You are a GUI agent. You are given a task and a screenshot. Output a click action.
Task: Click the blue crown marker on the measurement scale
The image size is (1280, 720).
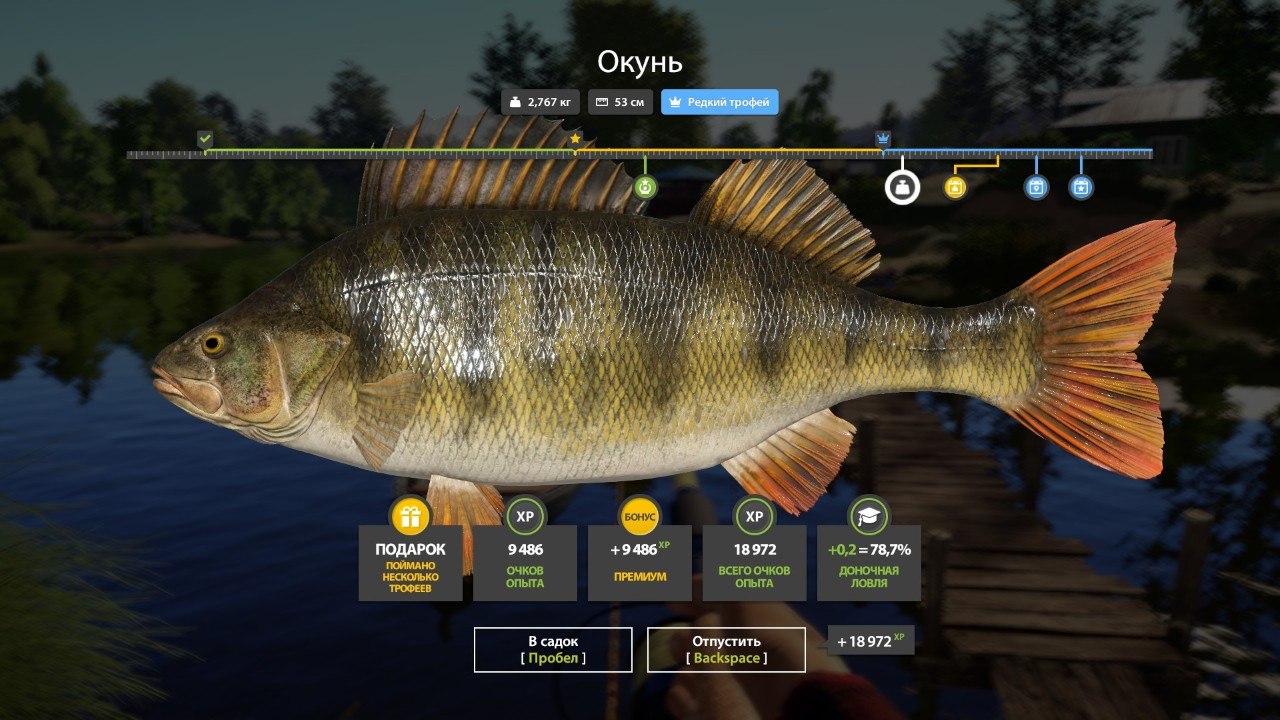[881, 140]
